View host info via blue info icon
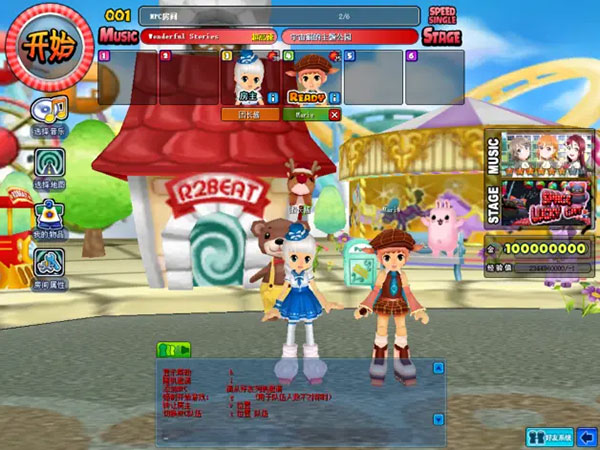Image resolution: width=600 pixels, height=450 pixels. (274, 99)
